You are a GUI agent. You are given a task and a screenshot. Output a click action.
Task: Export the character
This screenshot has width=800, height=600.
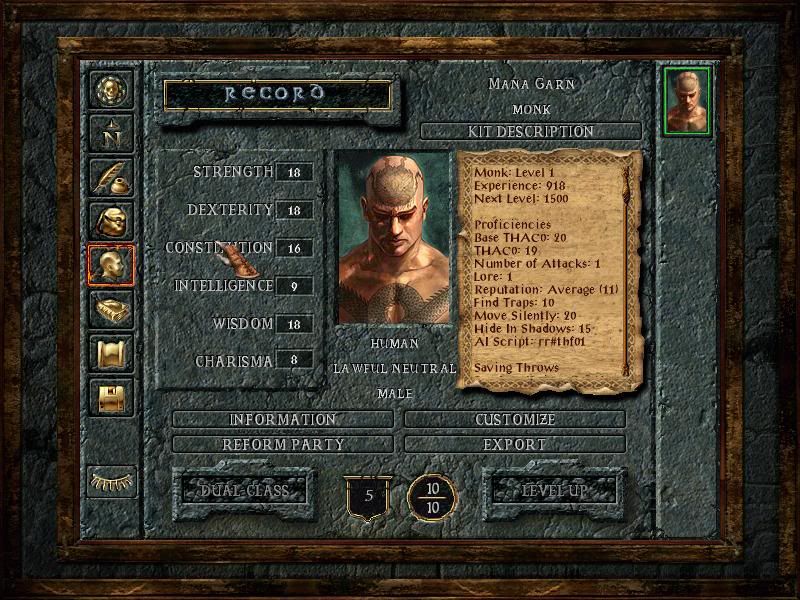click(x=516, y=443)
